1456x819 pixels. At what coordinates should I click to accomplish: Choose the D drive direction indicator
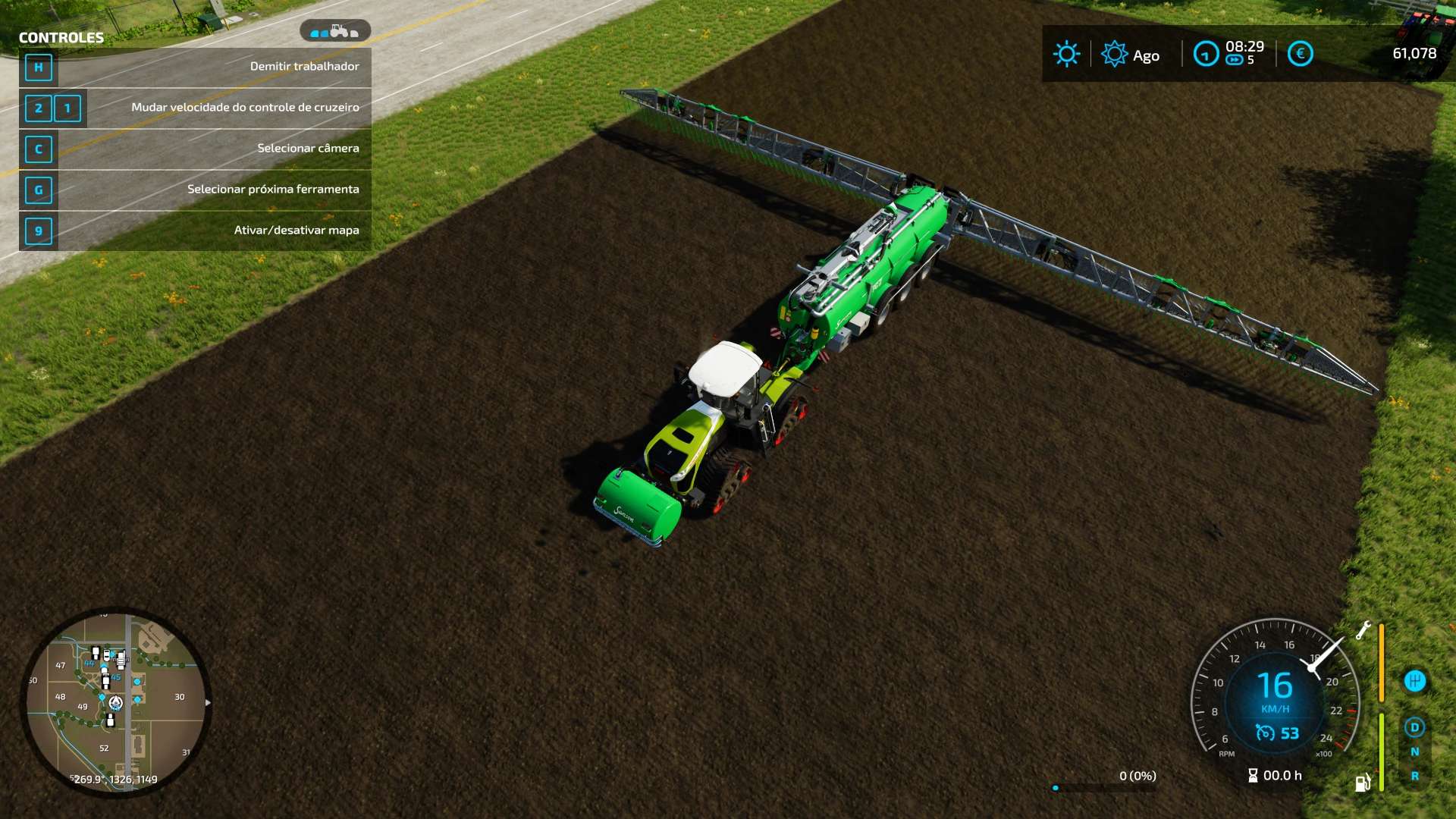[x=1414, y=727]
